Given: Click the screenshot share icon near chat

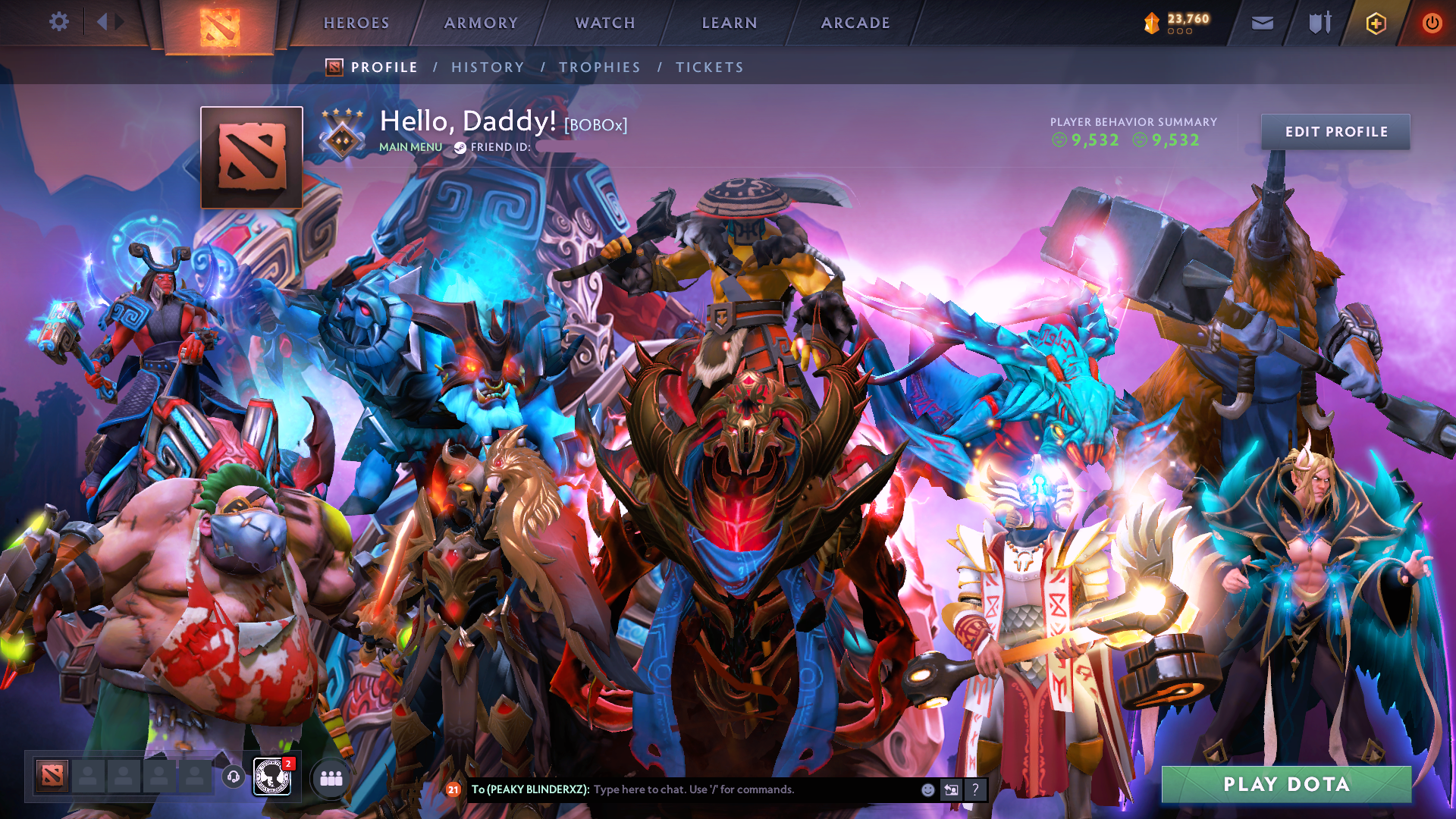Looking at the screenshot, I should tap(950, 789).
